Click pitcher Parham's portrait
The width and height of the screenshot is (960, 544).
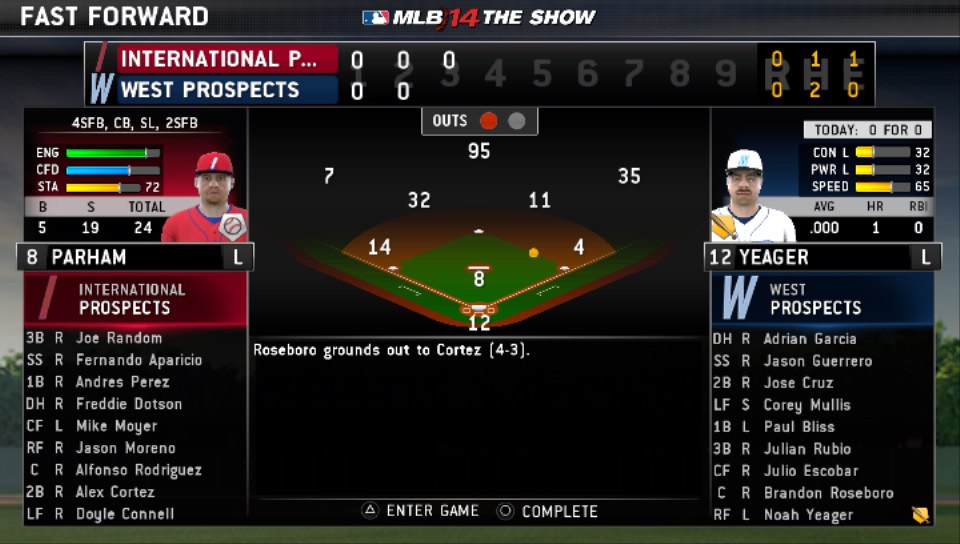pos(206,197)
